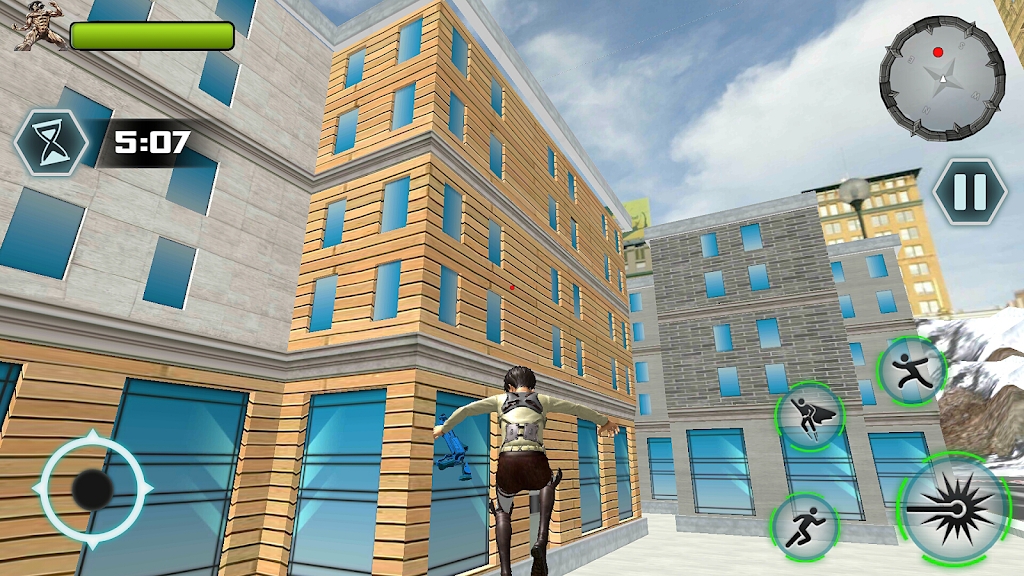Tap the virtual movement joystick

(x=93, y=489)
